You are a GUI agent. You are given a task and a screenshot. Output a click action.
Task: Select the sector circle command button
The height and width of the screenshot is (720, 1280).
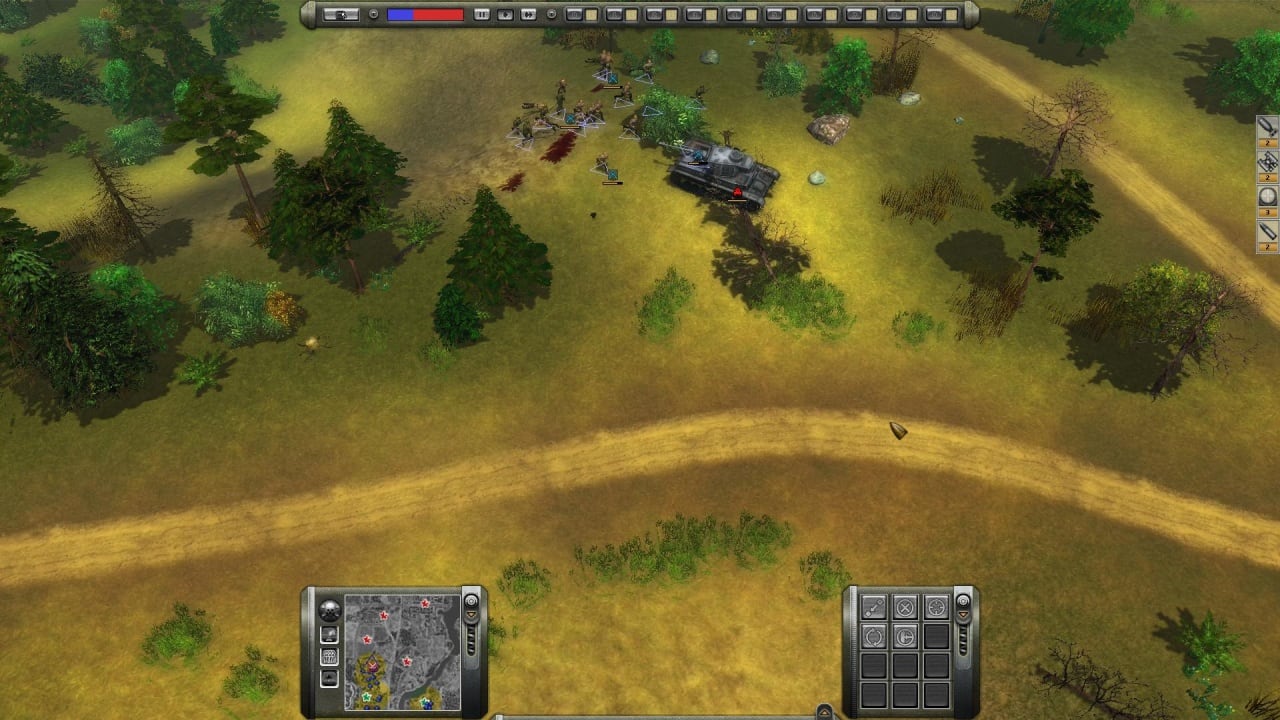905,636
